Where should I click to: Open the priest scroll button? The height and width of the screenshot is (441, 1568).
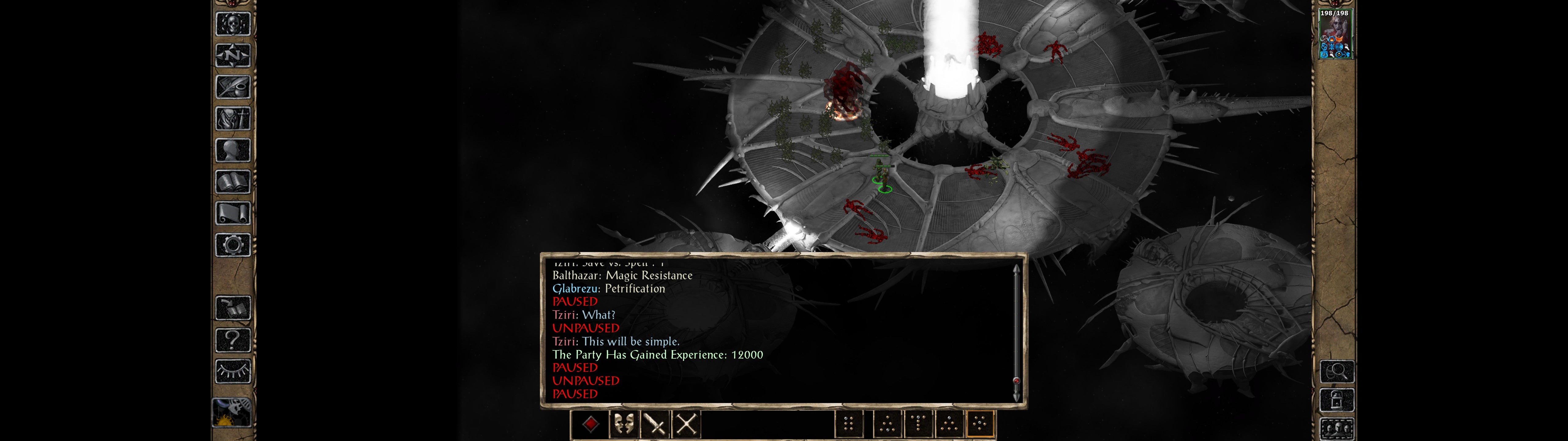tap(232, 213)
